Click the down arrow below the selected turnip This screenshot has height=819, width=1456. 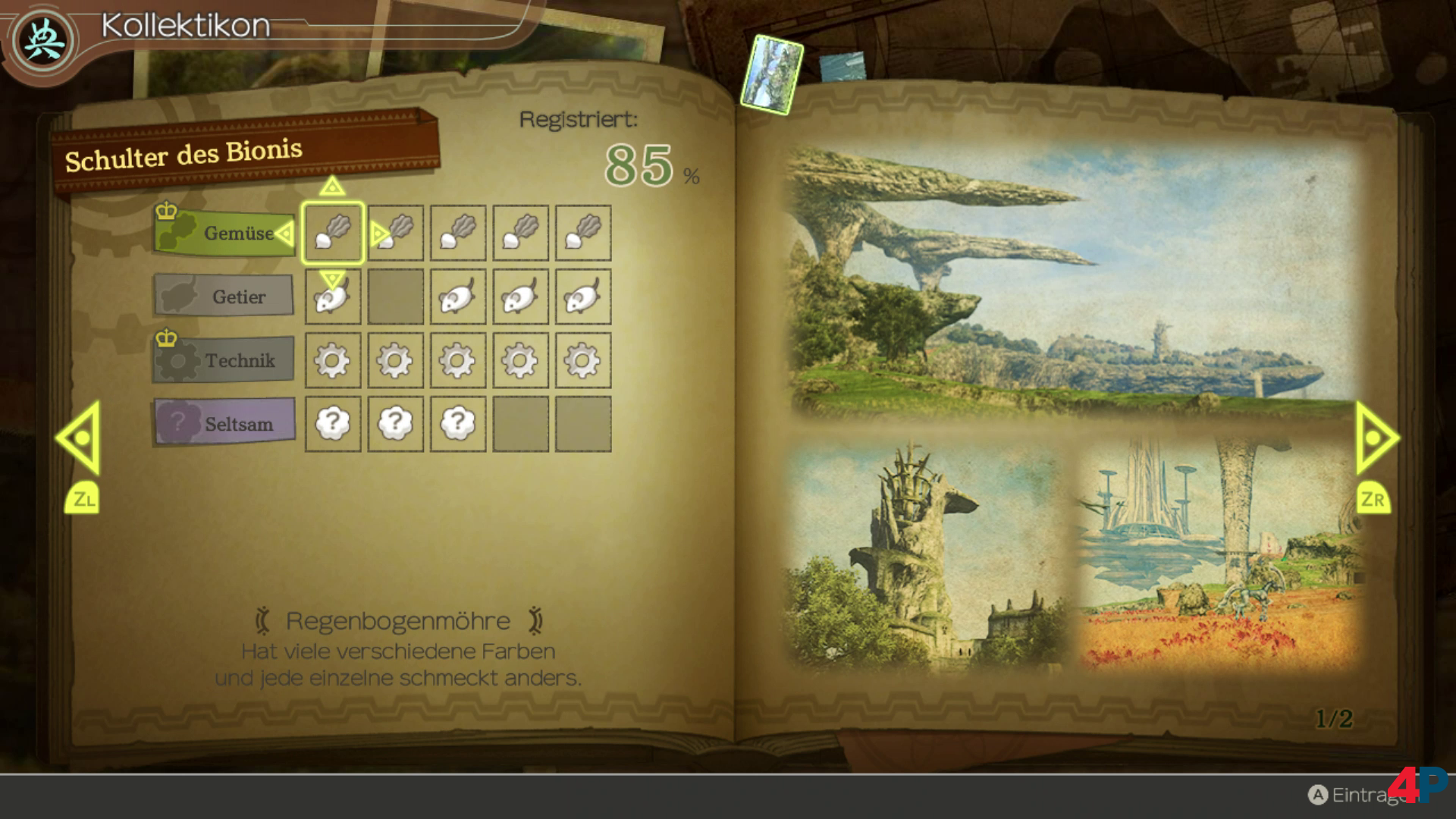coord(332,280)
